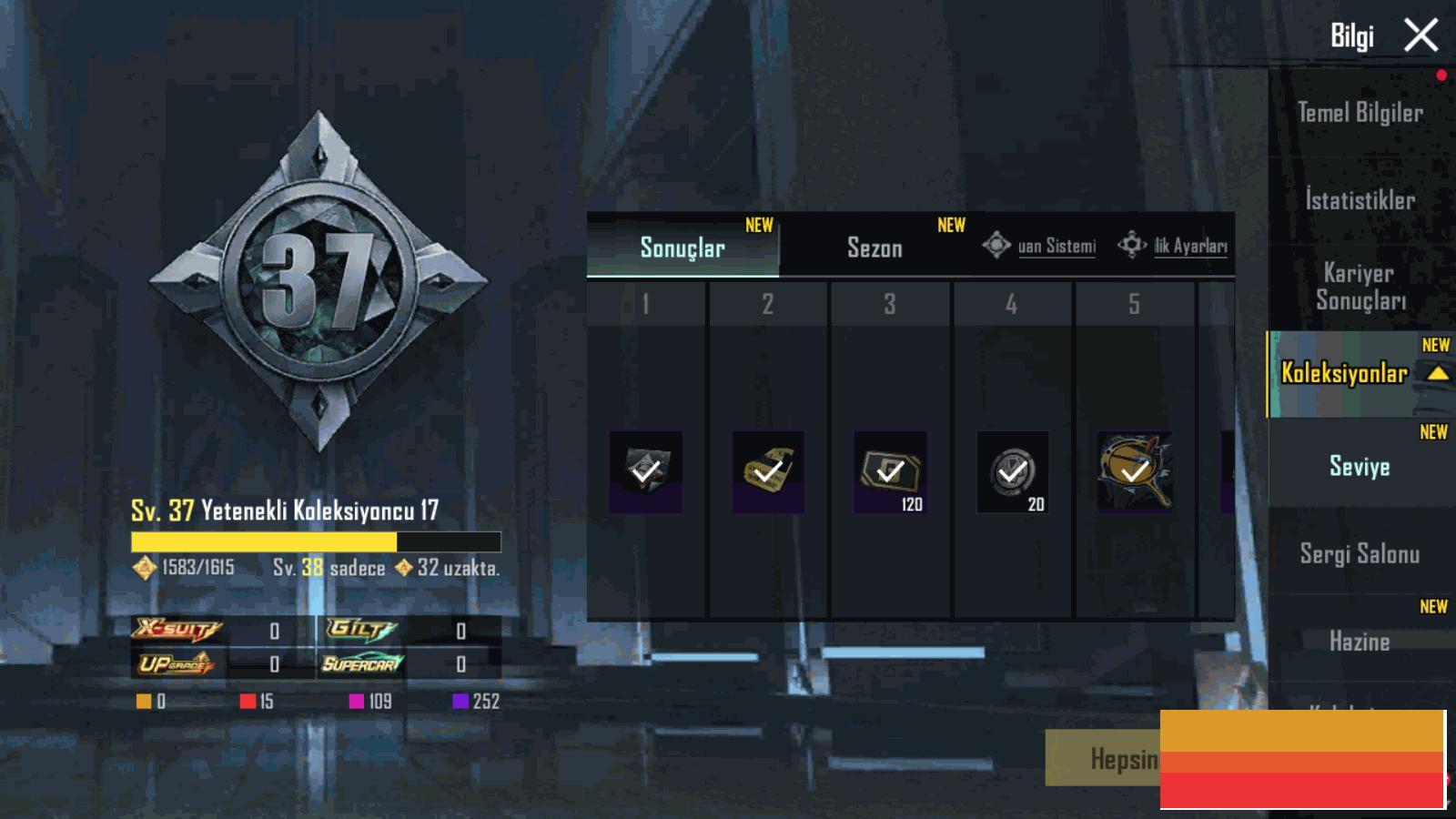Go to İstatistikler page
The width and height of the screenshot is (1456, 819).
[1360, 200]
